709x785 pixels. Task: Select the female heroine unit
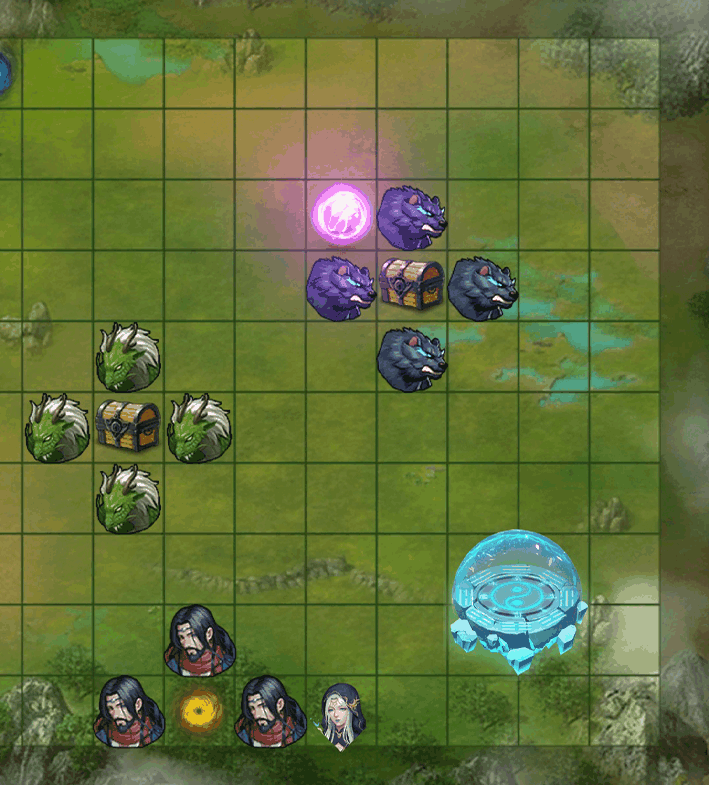342,716
